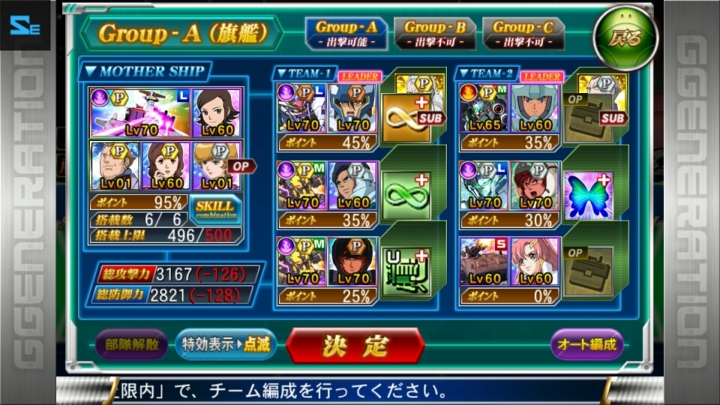Select the pink-haired pilot in TEAM-2
This screenshot has width=720, height=405.
(535, 261)
